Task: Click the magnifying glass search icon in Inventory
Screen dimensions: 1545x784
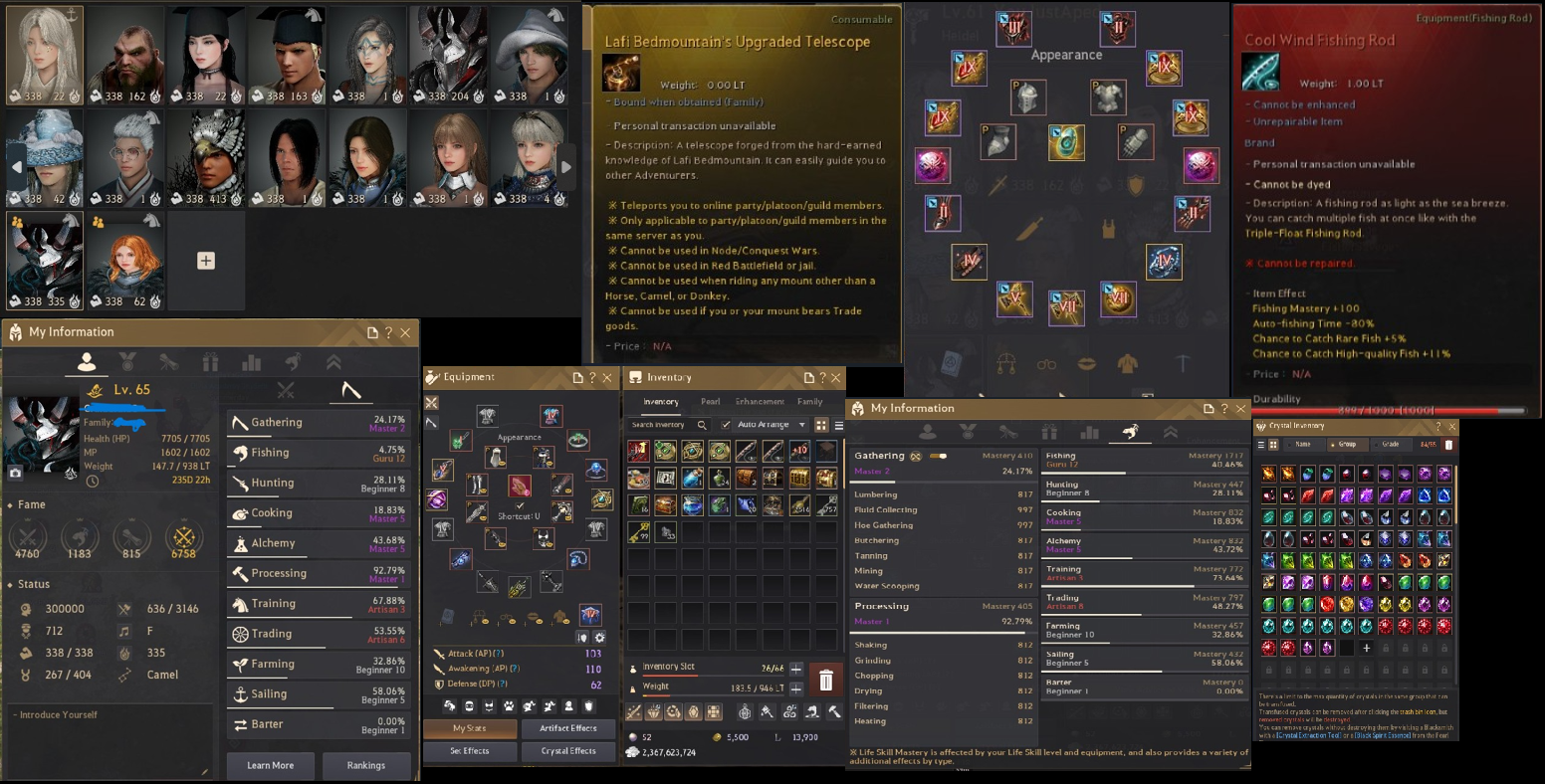Action: [703, 425]
